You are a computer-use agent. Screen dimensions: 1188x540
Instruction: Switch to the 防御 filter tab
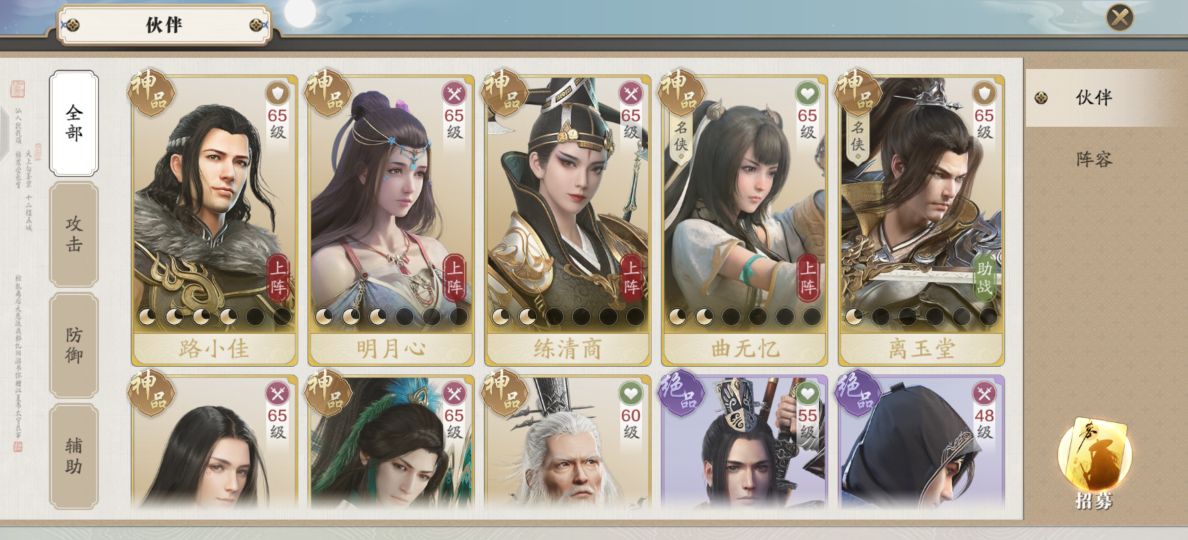point(74,345)
